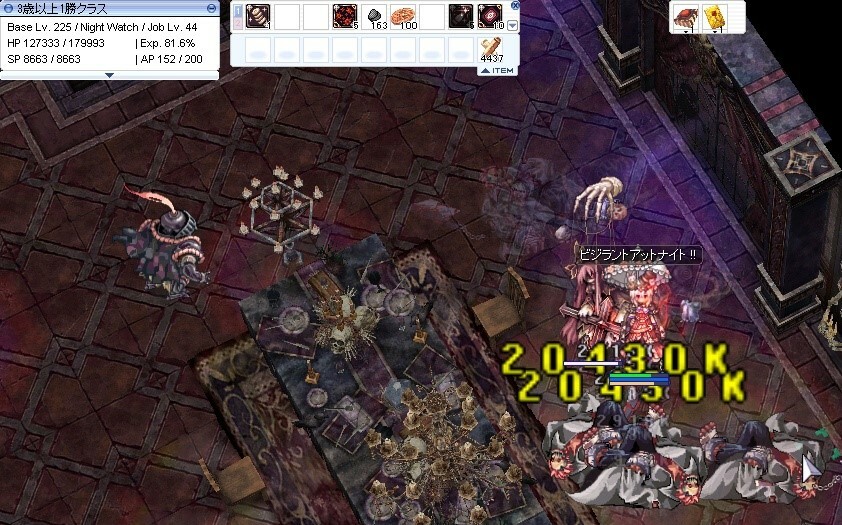Activate the red-patterned skill with count 5

[345, 17]
